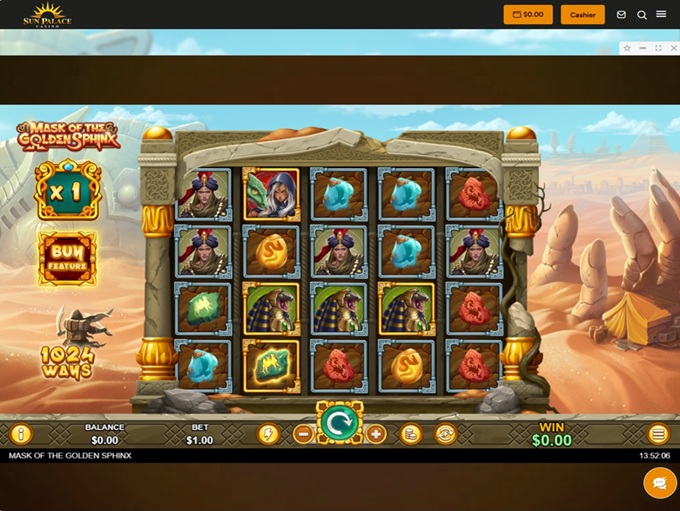The image size is (680, 511).
Task: Open the casino search magnifier
Action: point(642,15)
